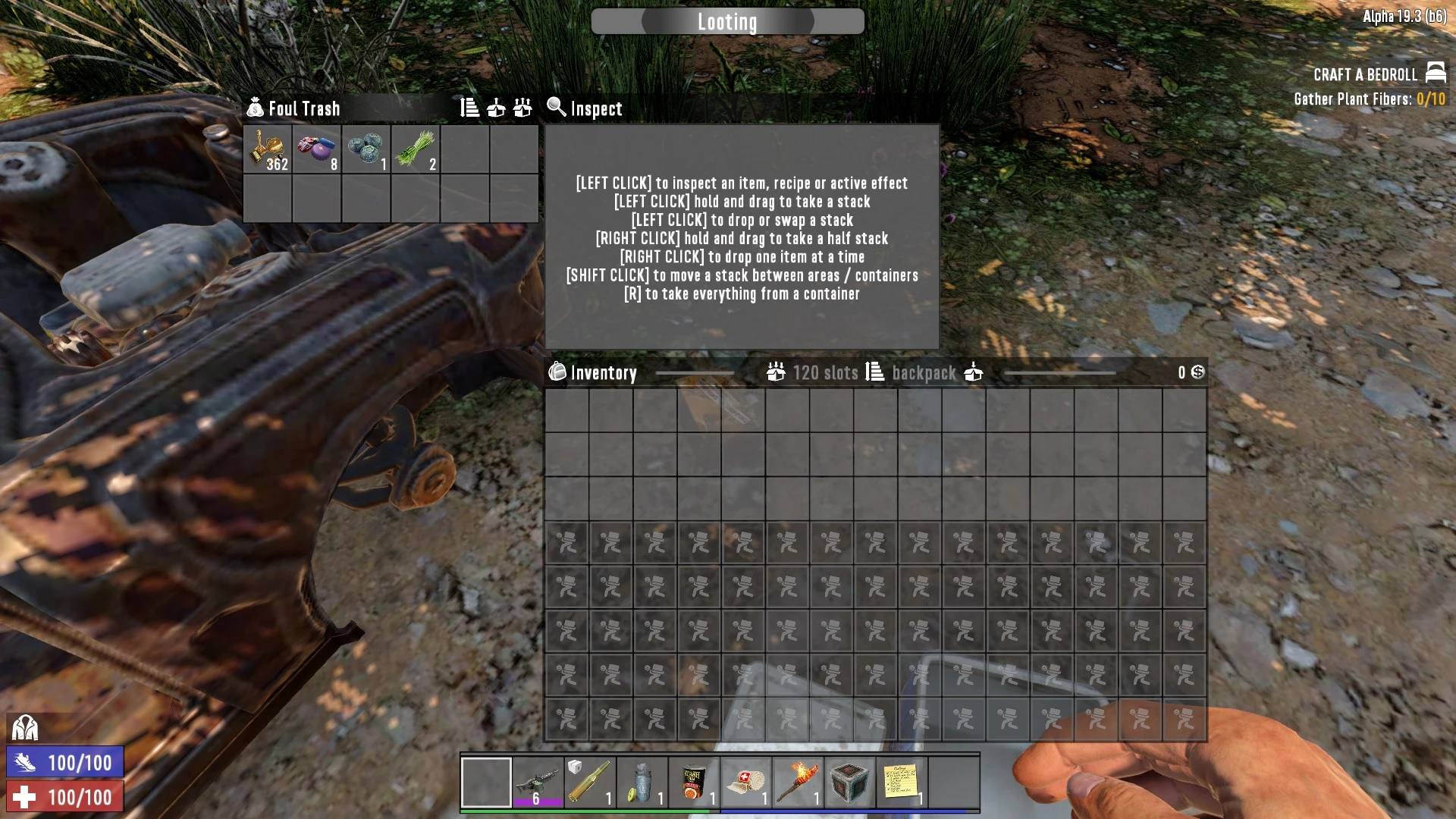Click the triple-arrow stash button beside 120 slots
Viewport: 1456px width, 819px height.
[x=776, y=372]
